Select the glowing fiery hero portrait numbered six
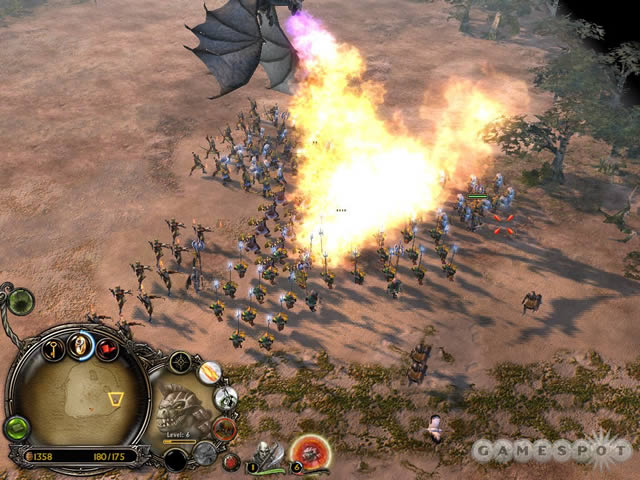640x480 pixels. pyautogui.click(x=311, y=453)
